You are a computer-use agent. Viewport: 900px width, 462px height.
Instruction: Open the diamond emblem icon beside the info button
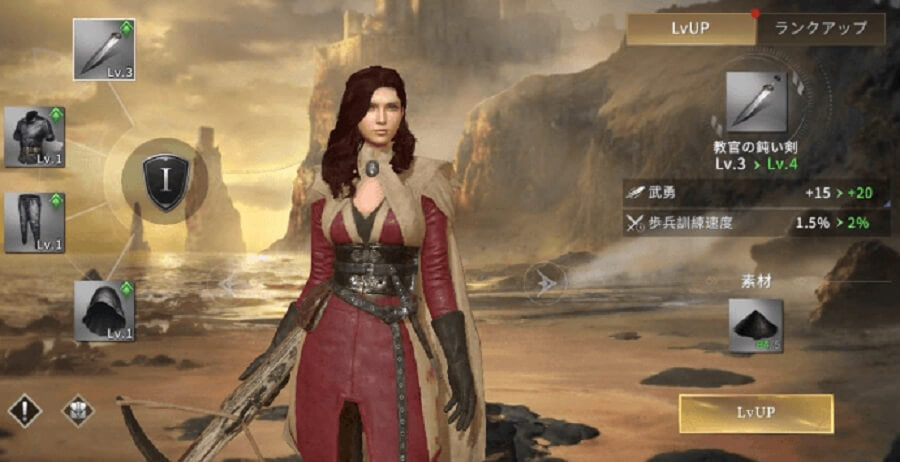click(78, 410)
